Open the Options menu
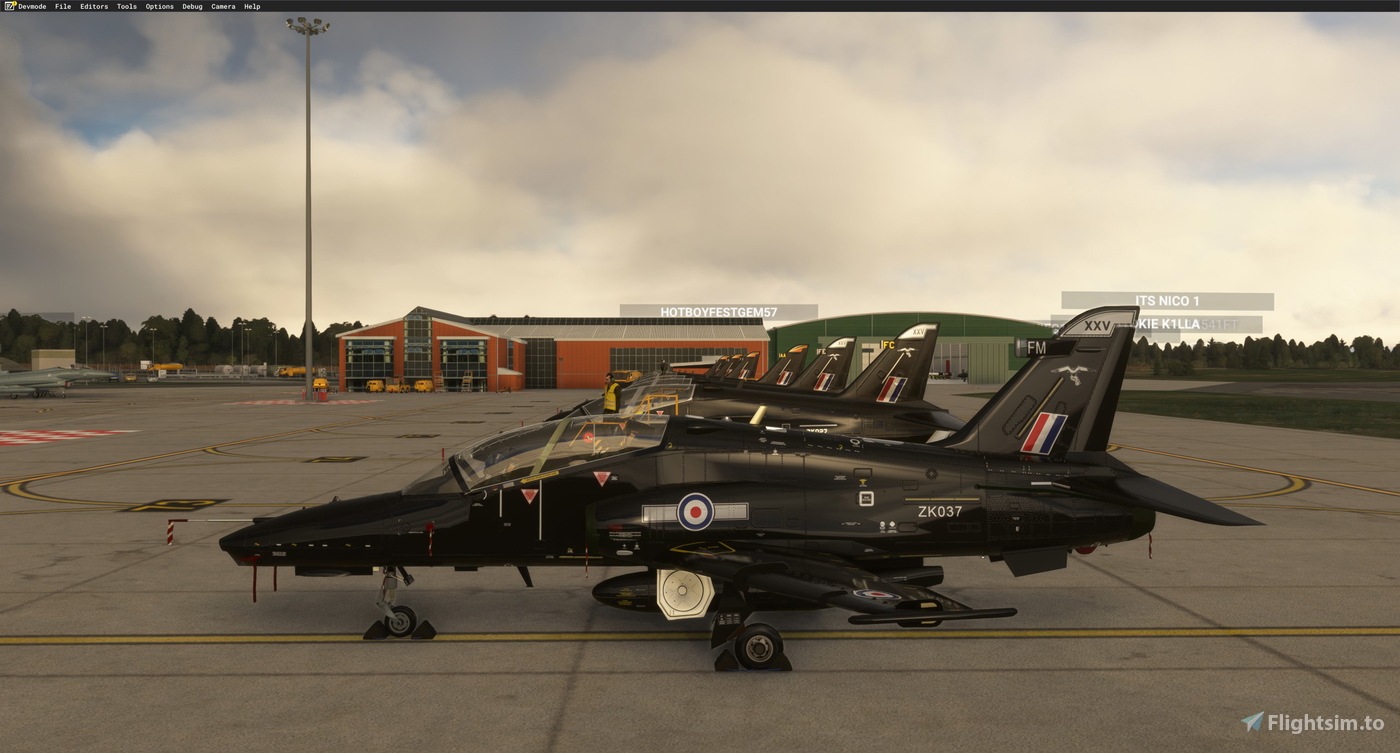Screen dimensions: 1400x753 [157, 5]
